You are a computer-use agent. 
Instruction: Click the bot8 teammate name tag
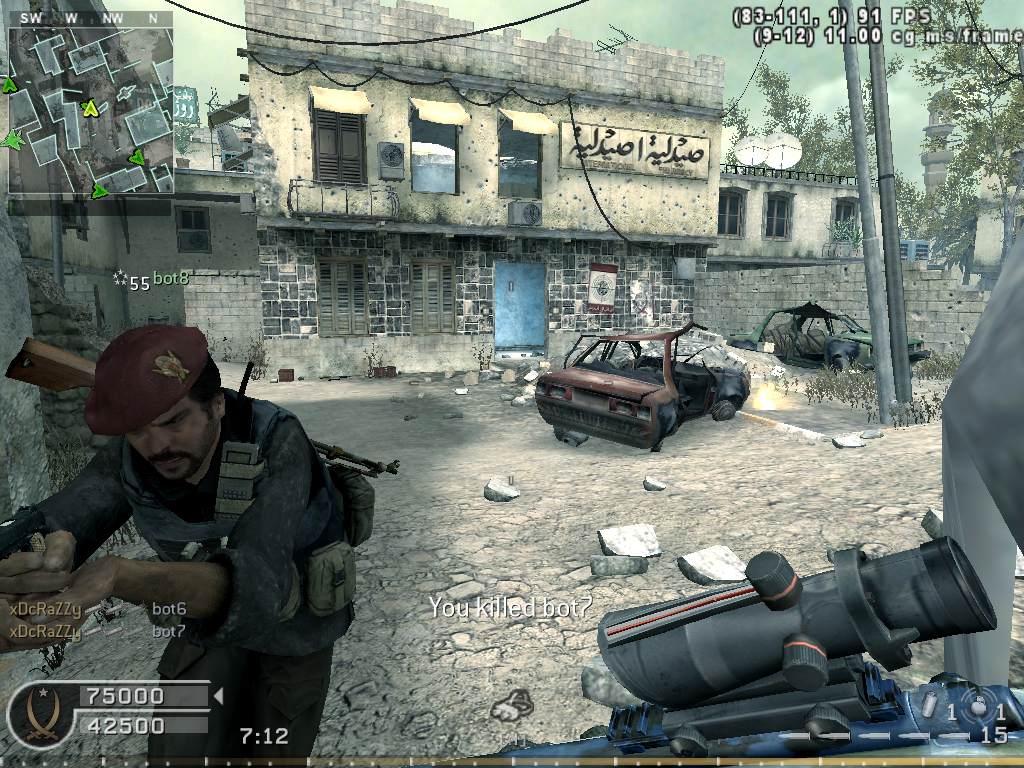click(169, 278)
